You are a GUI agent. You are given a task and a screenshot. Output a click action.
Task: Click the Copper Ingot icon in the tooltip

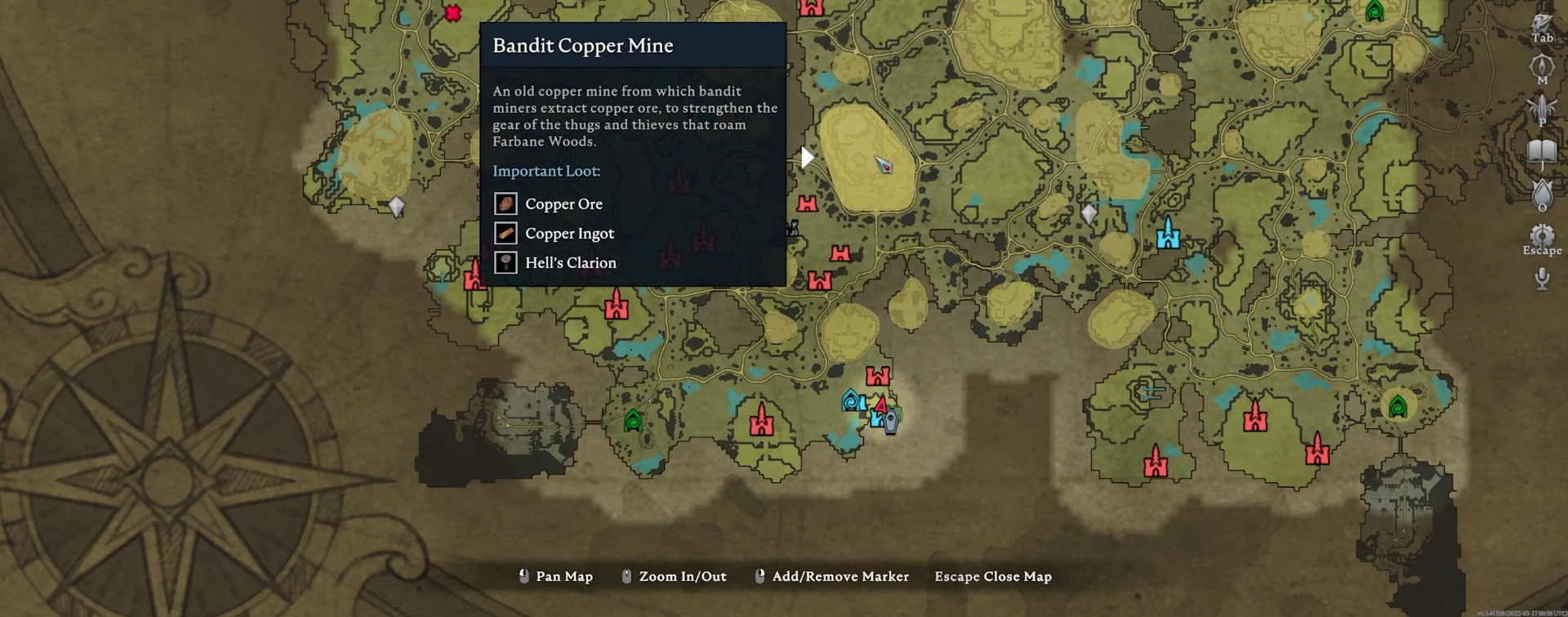(x=506, y=233)
